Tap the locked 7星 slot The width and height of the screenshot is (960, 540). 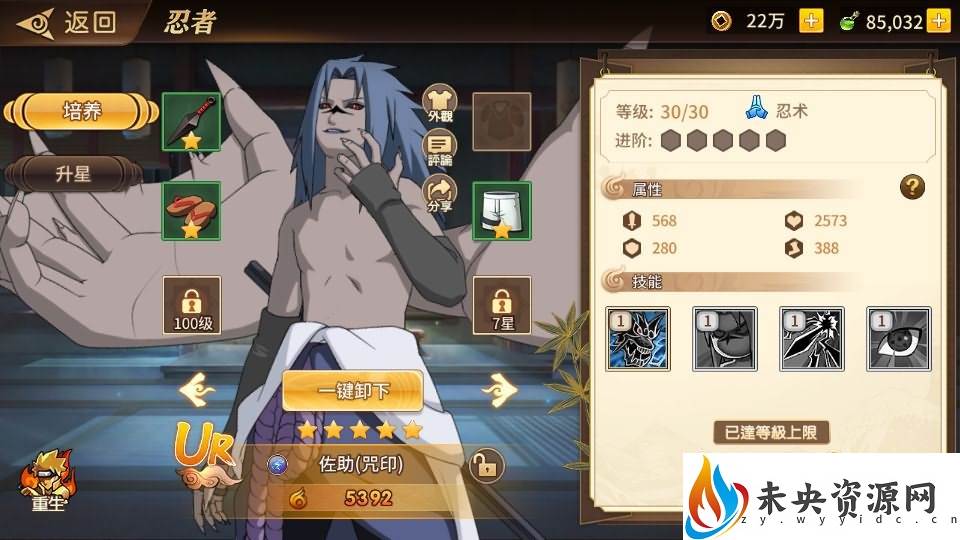click(x=501, y=305)
